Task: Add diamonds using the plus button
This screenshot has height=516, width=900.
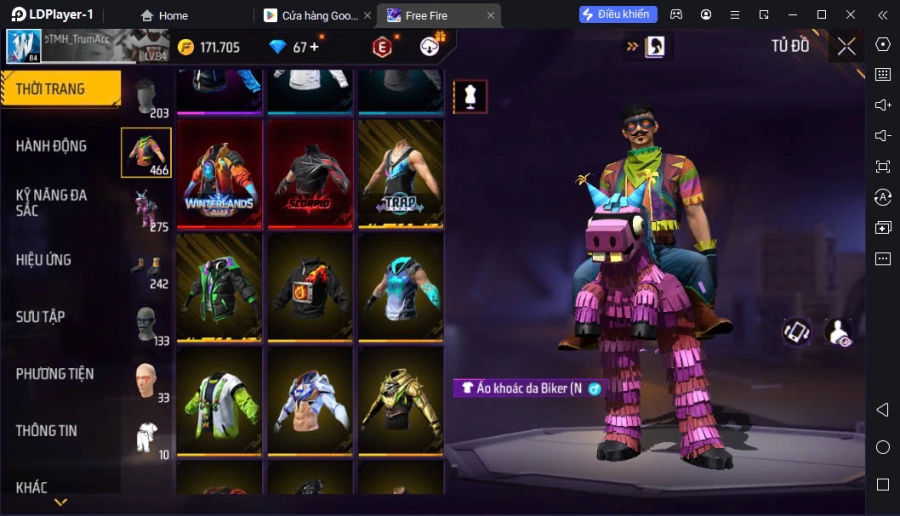Action: click(315, 47)
